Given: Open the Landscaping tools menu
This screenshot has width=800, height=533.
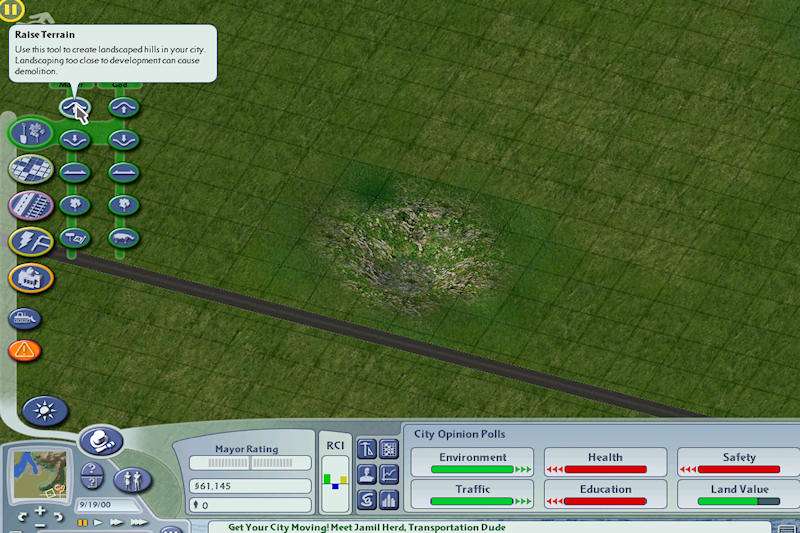Looking at the screenshot, I should (x=30, y=133).
